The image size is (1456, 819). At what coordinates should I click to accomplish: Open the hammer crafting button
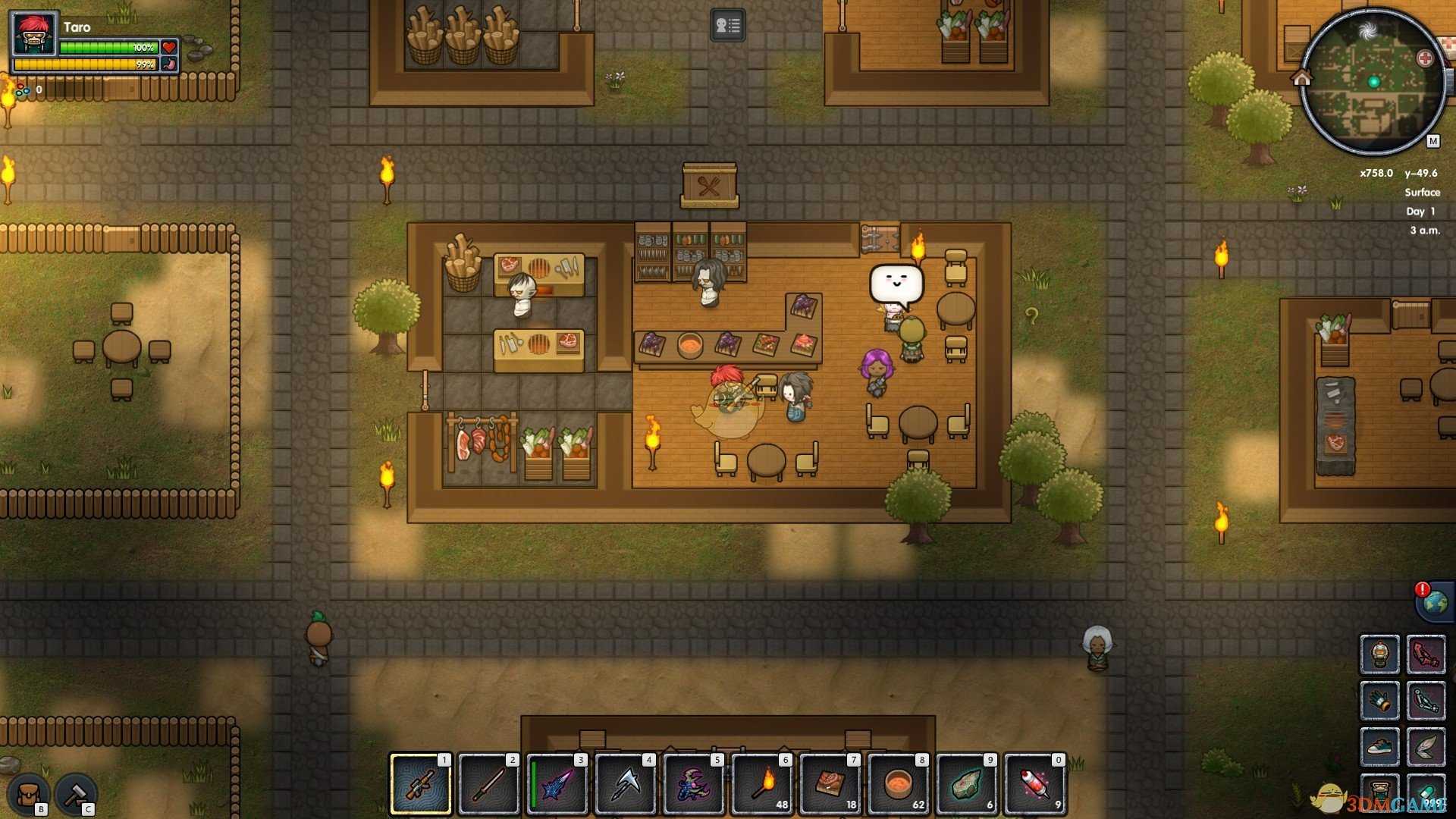coord(76,795)
